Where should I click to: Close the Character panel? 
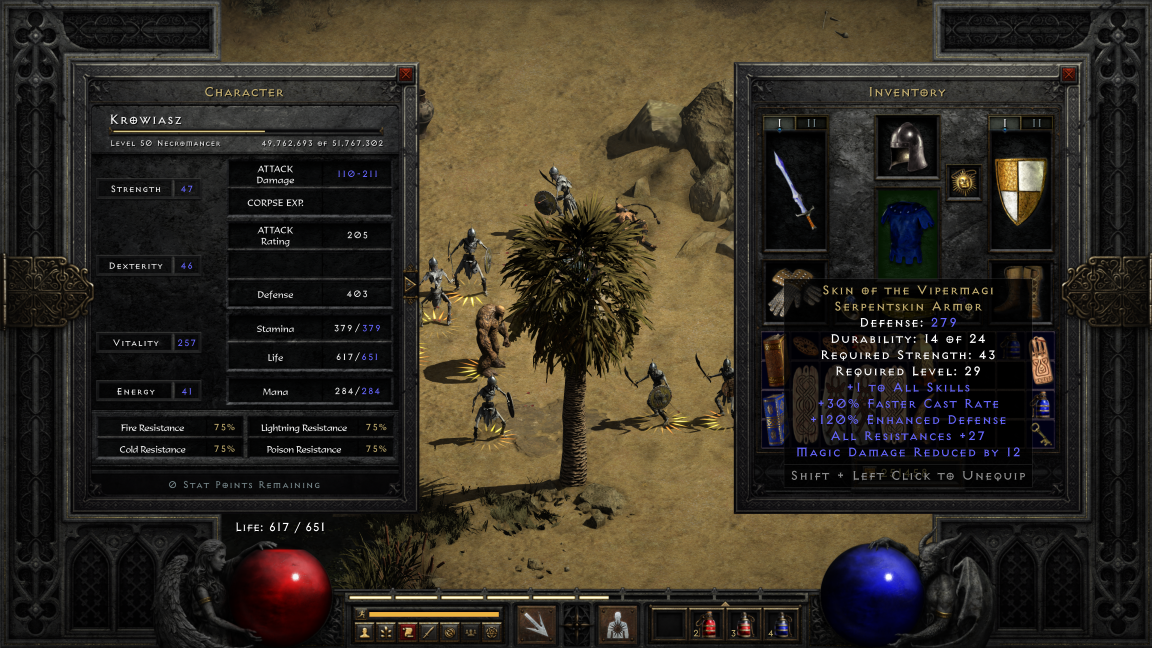point(405,74)
